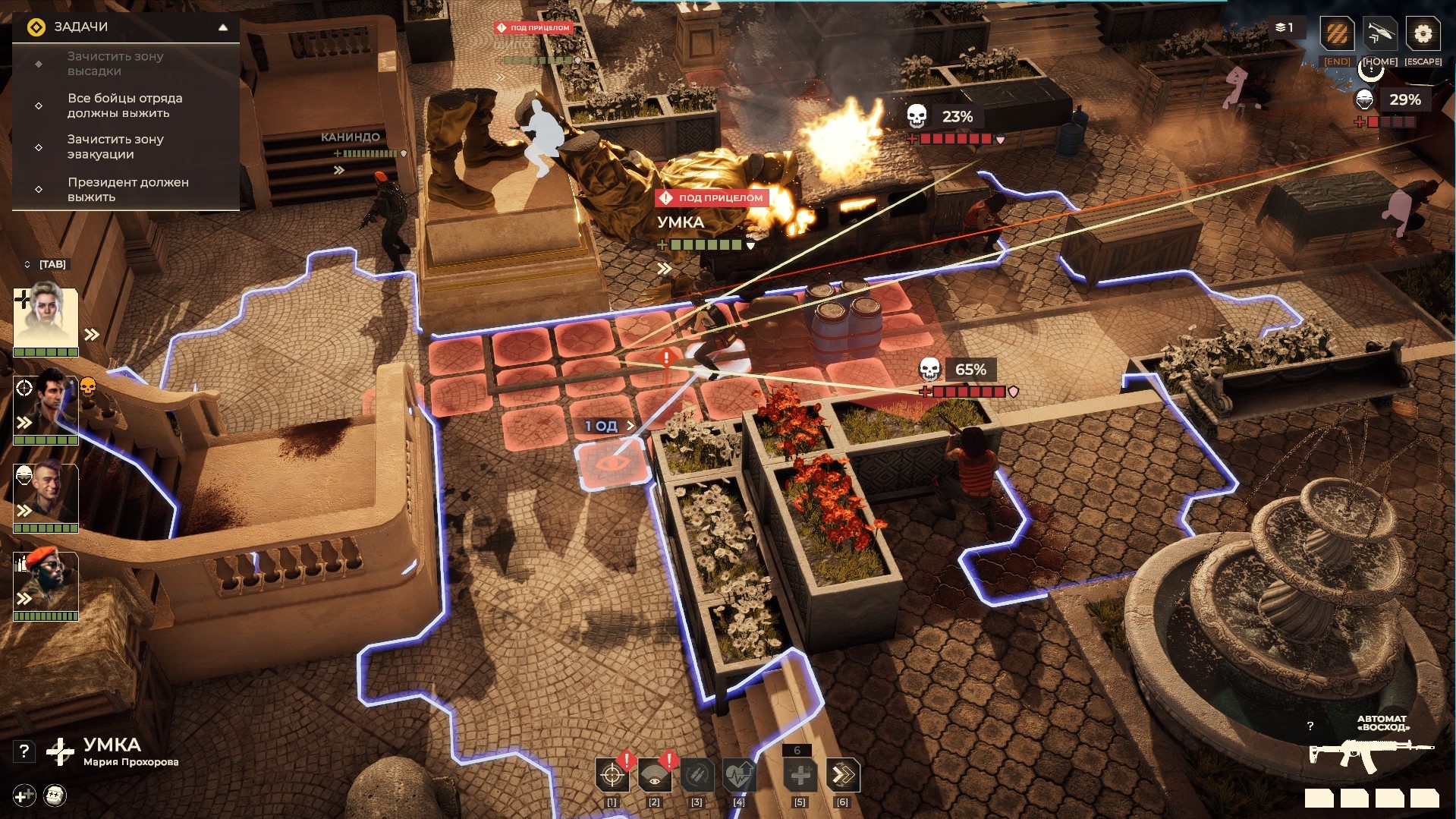Click the reload ammo ability icon

click(697, 776)
